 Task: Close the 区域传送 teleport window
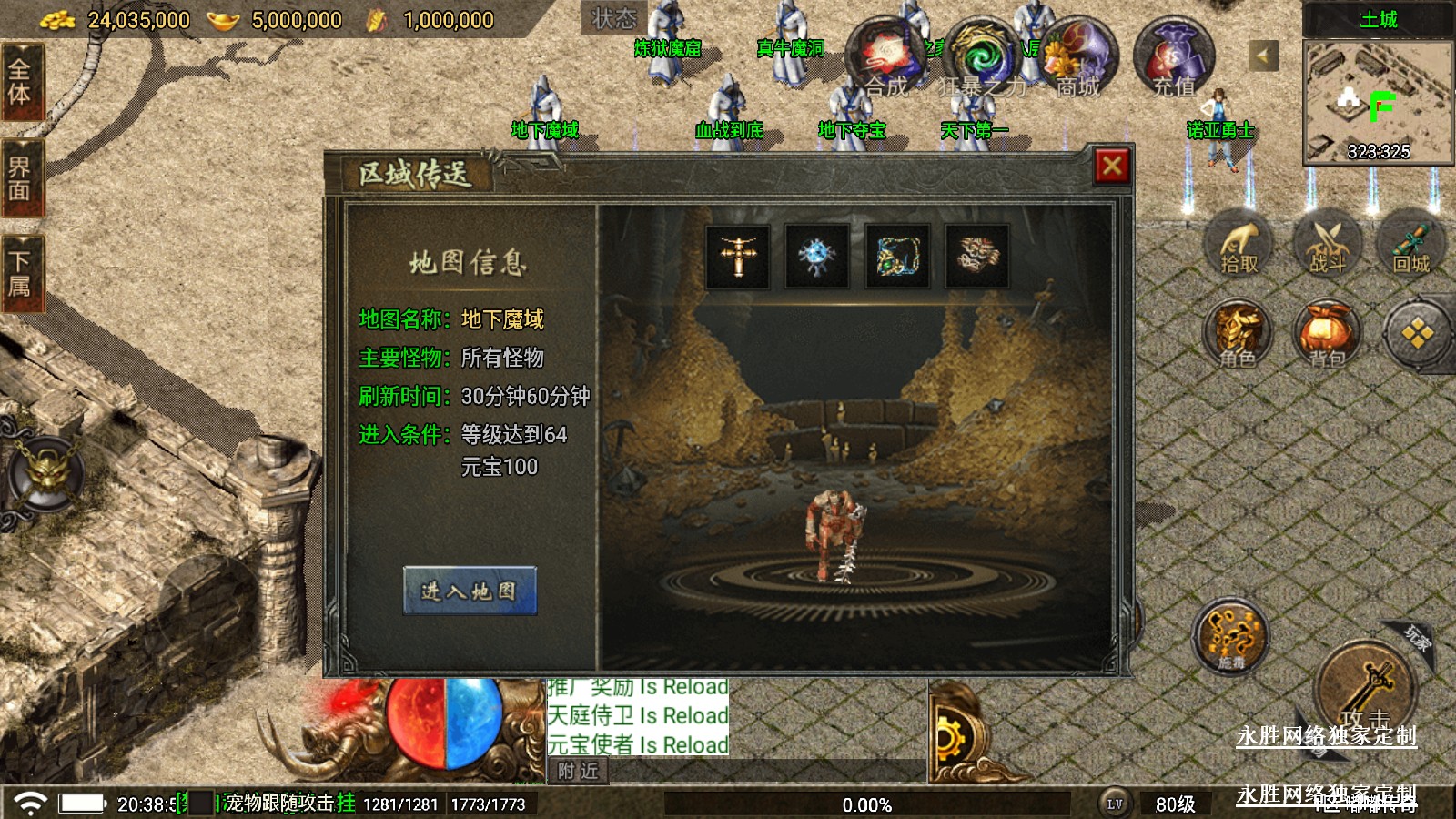[1111, 167]
